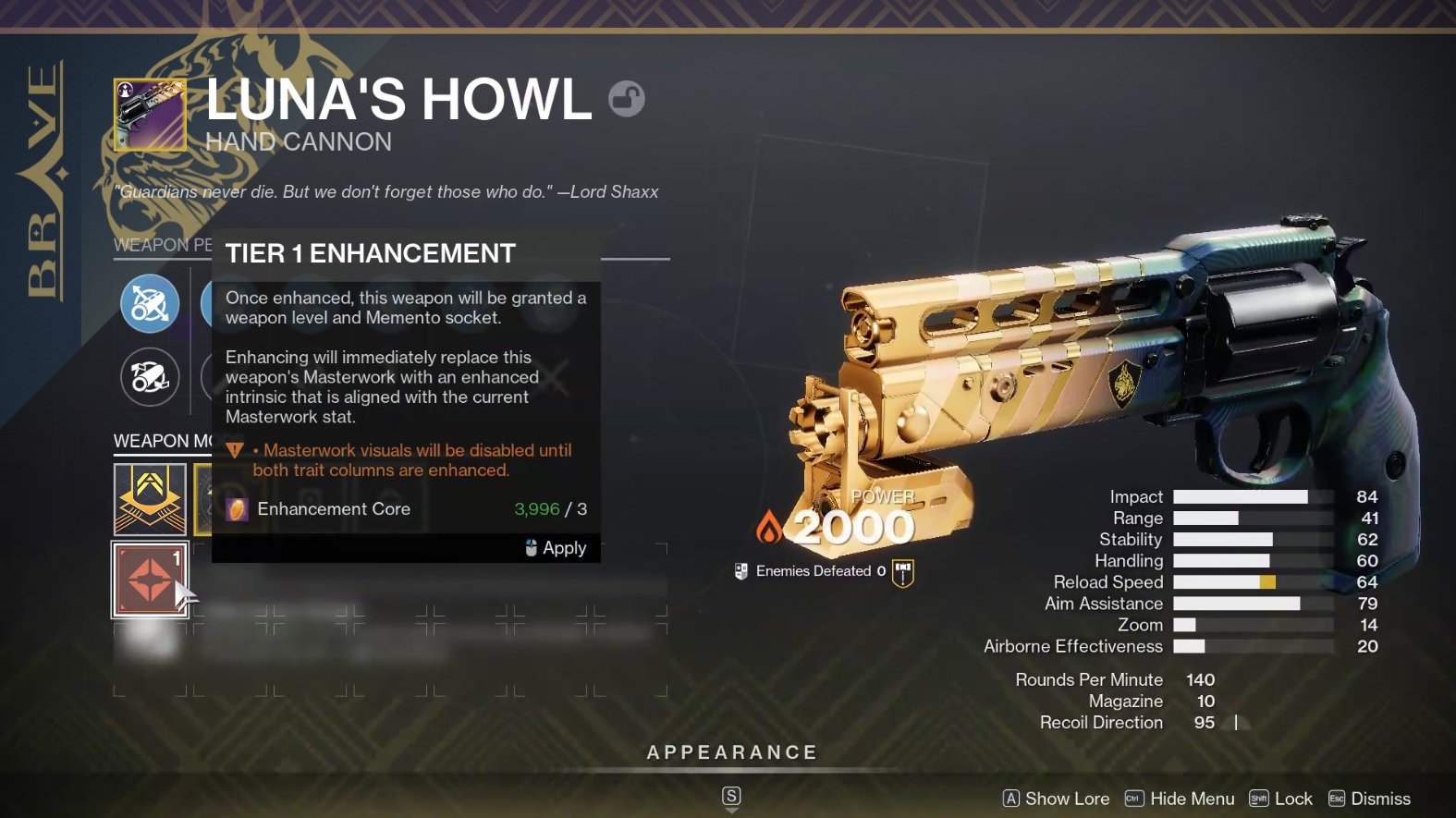Select the first blue weapon perk icon

click(x=150, y=303)
